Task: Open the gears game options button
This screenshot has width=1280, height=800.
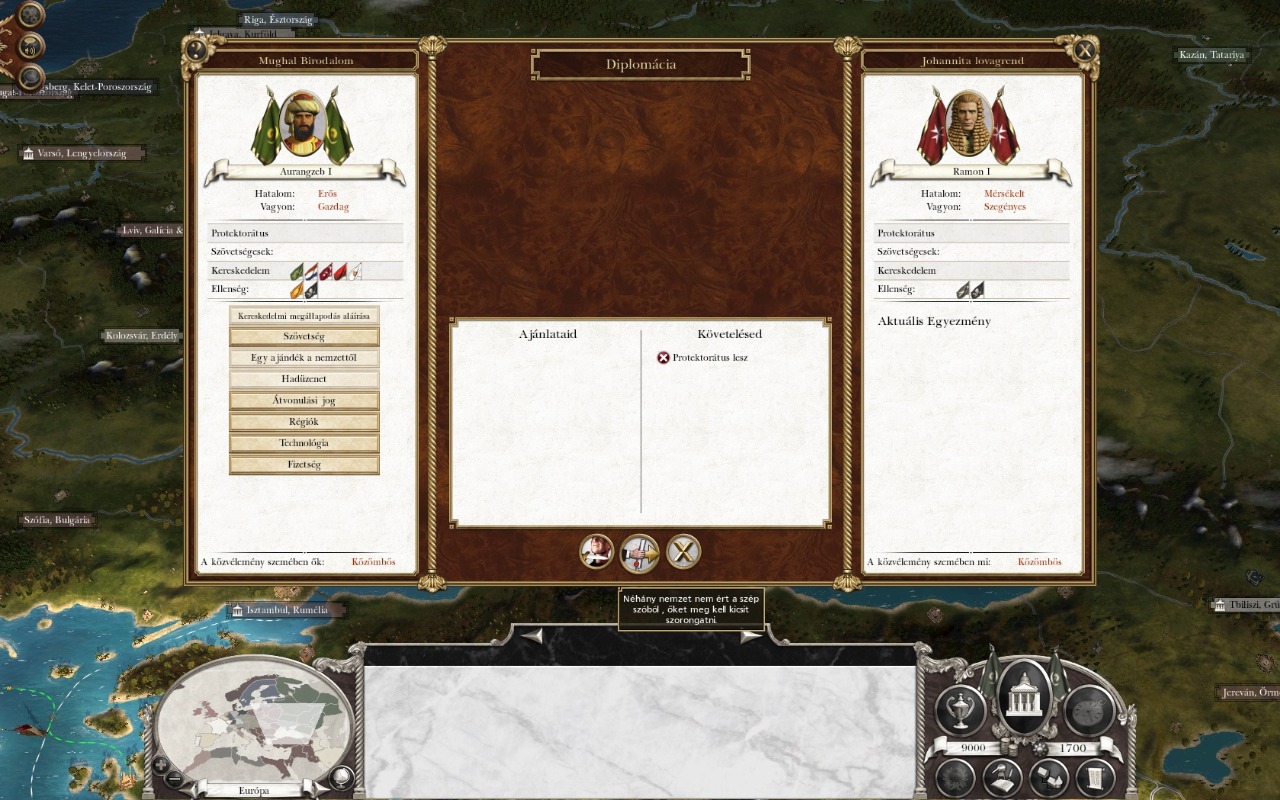Action: point(31,15)
